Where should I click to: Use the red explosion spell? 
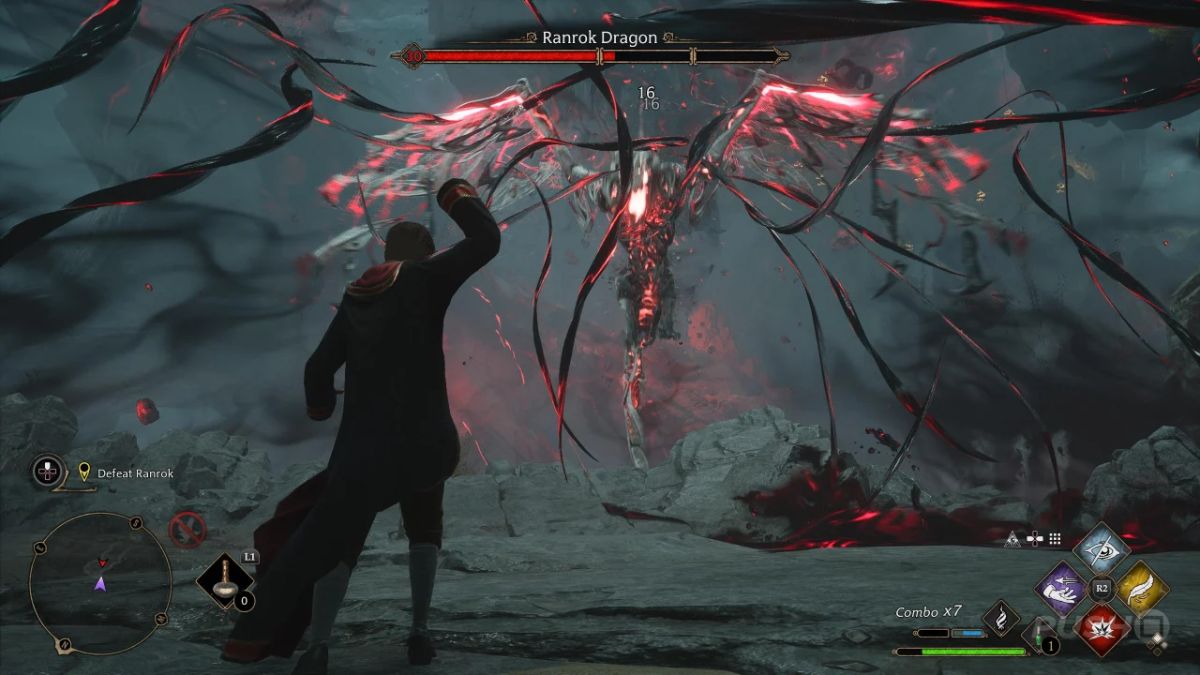coord(1101,631)
